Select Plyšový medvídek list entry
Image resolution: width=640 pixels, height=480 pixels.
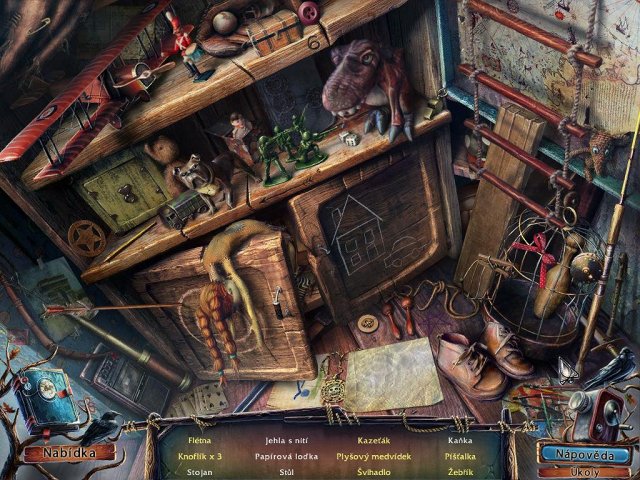[373, 455]
